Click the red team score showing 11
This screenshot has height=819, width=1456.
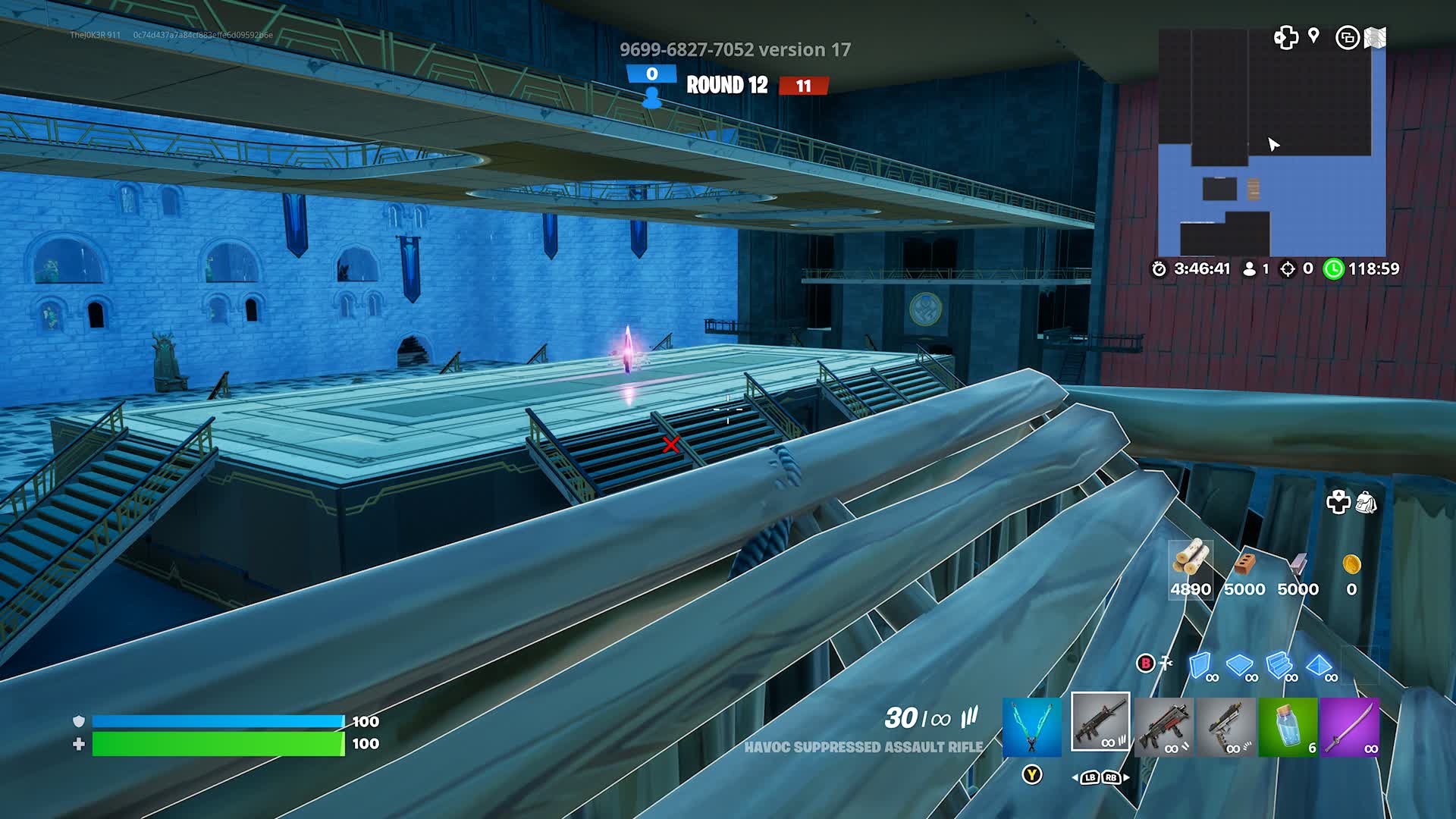click(806, 86)
